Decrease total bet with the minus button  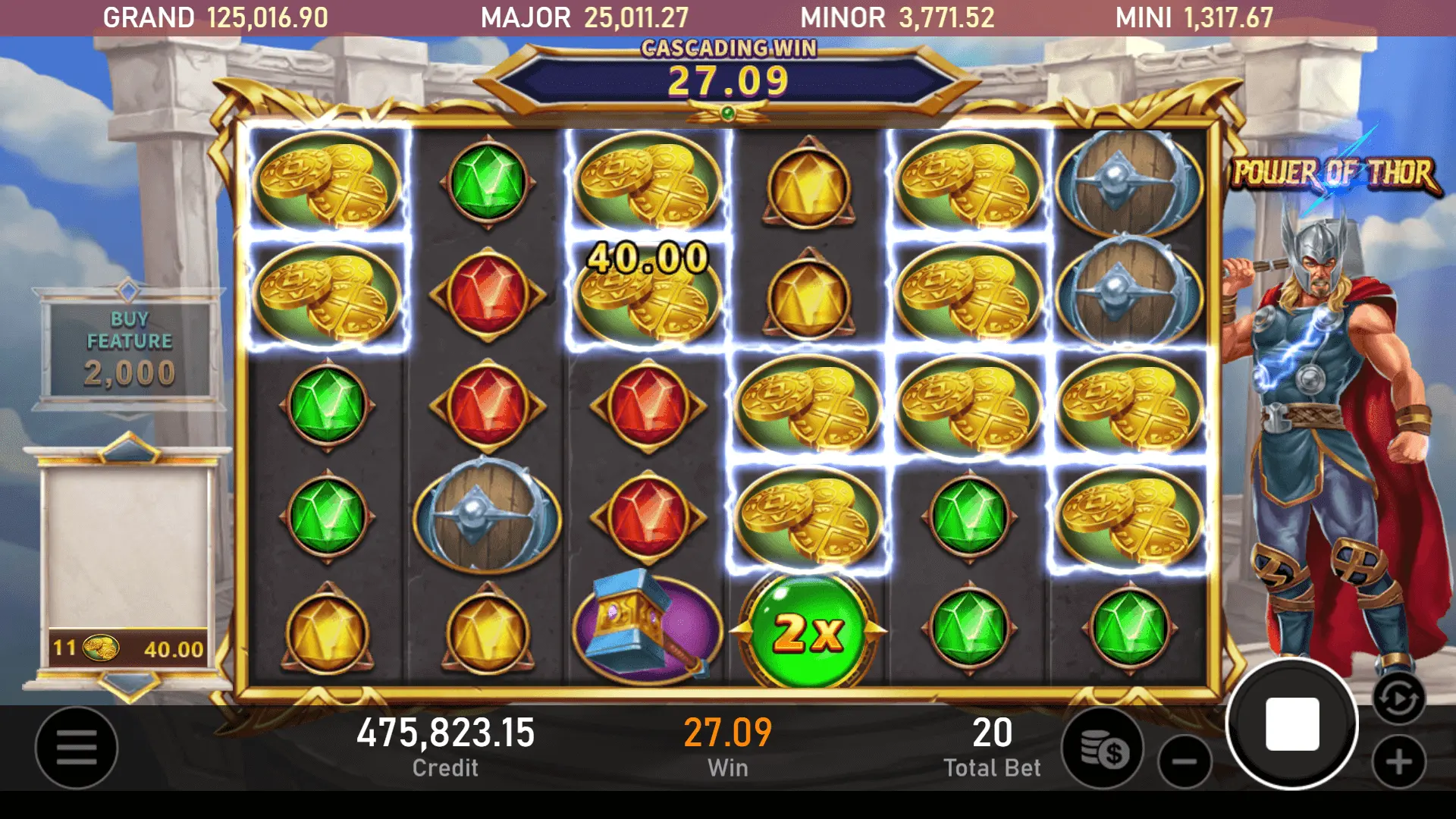(1185, 761)
